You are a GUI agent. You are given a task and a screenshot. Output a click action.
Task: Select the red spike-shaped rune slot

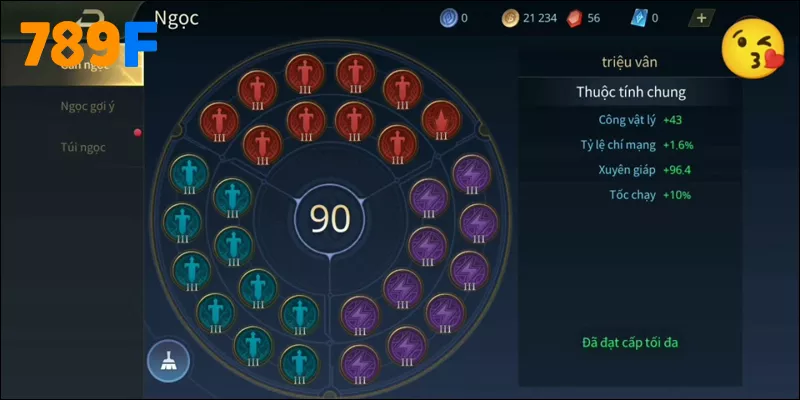point(440,121)
